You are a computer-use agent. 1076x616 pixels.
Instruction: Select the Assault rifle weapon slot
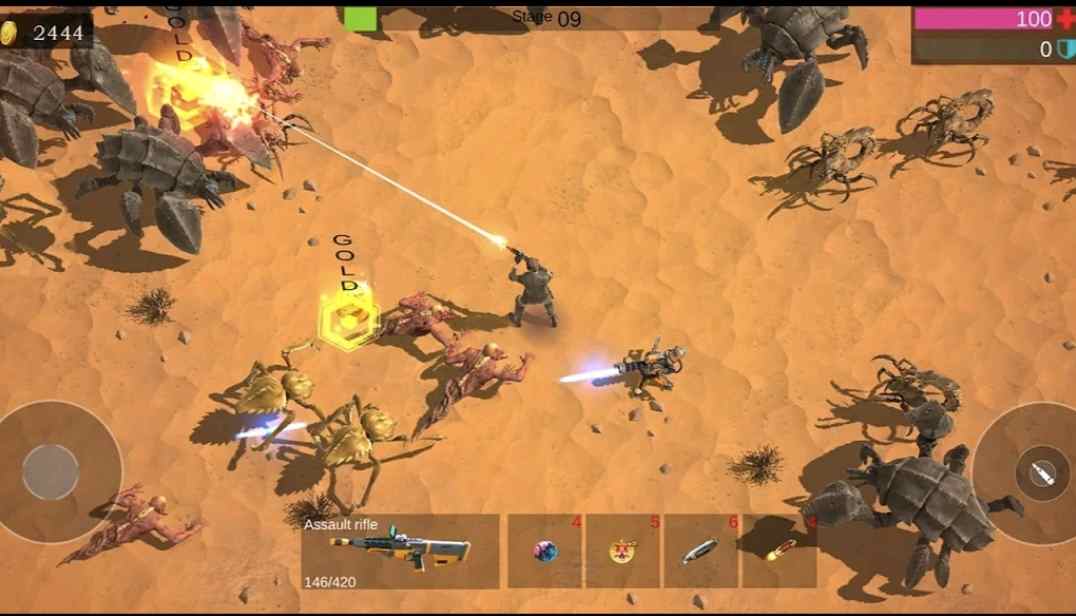[400, 550]
